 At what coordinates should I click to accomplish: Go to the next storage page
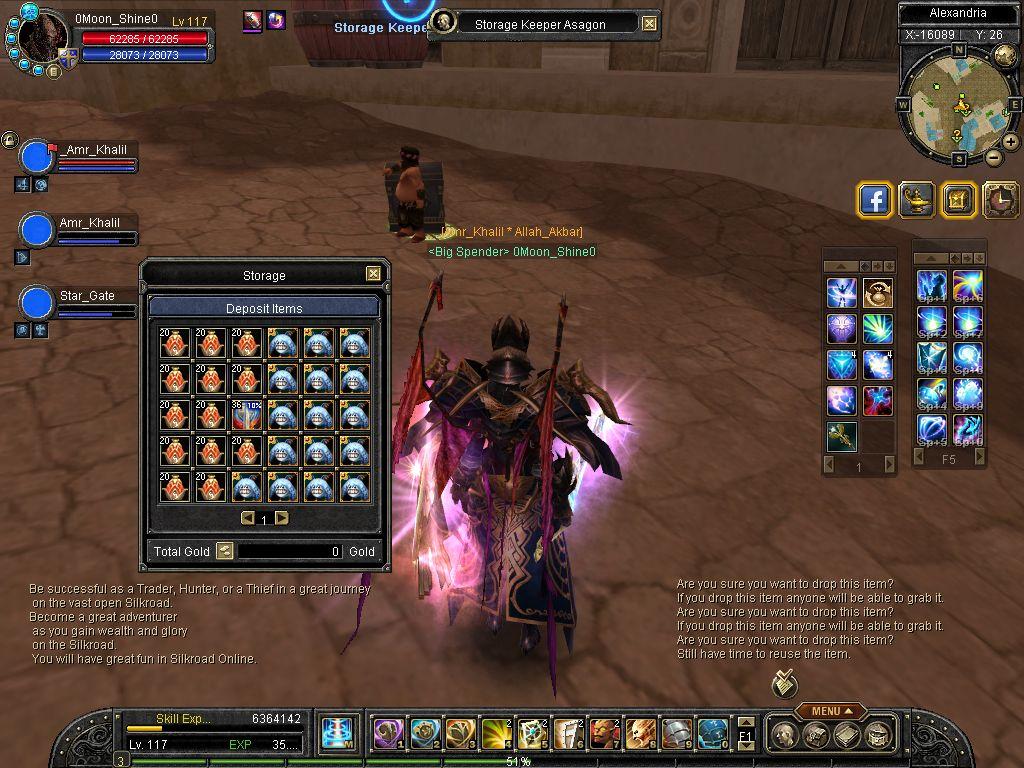click(282, 518)
